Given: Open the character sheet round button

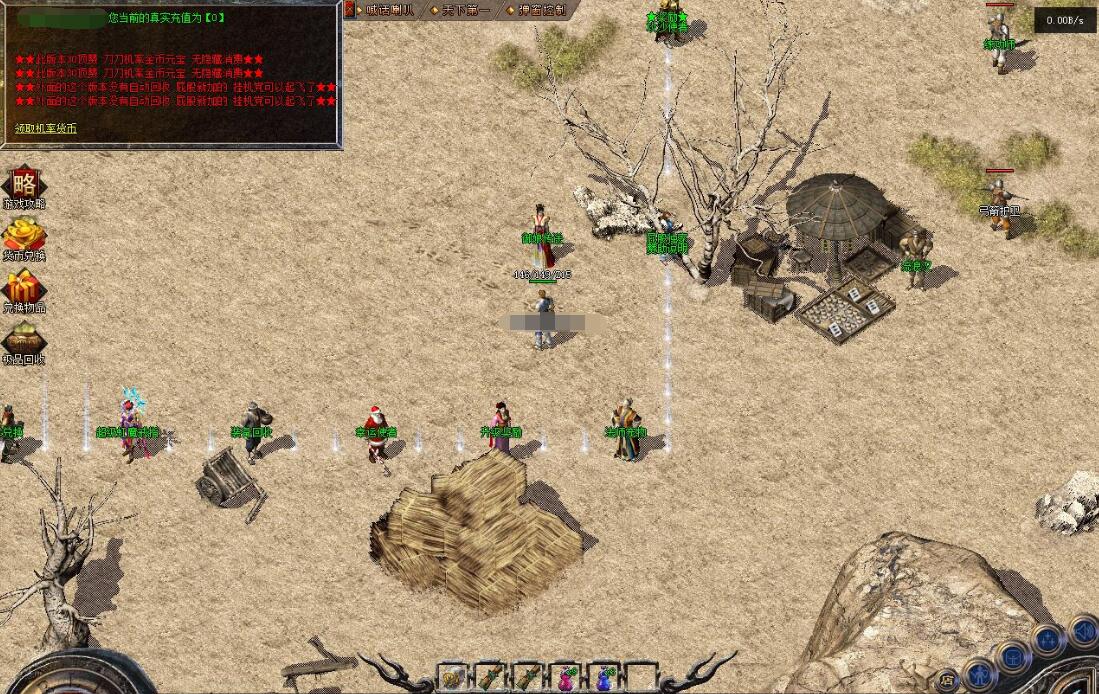Looking at the screenshot, I should tap(981, 673).
